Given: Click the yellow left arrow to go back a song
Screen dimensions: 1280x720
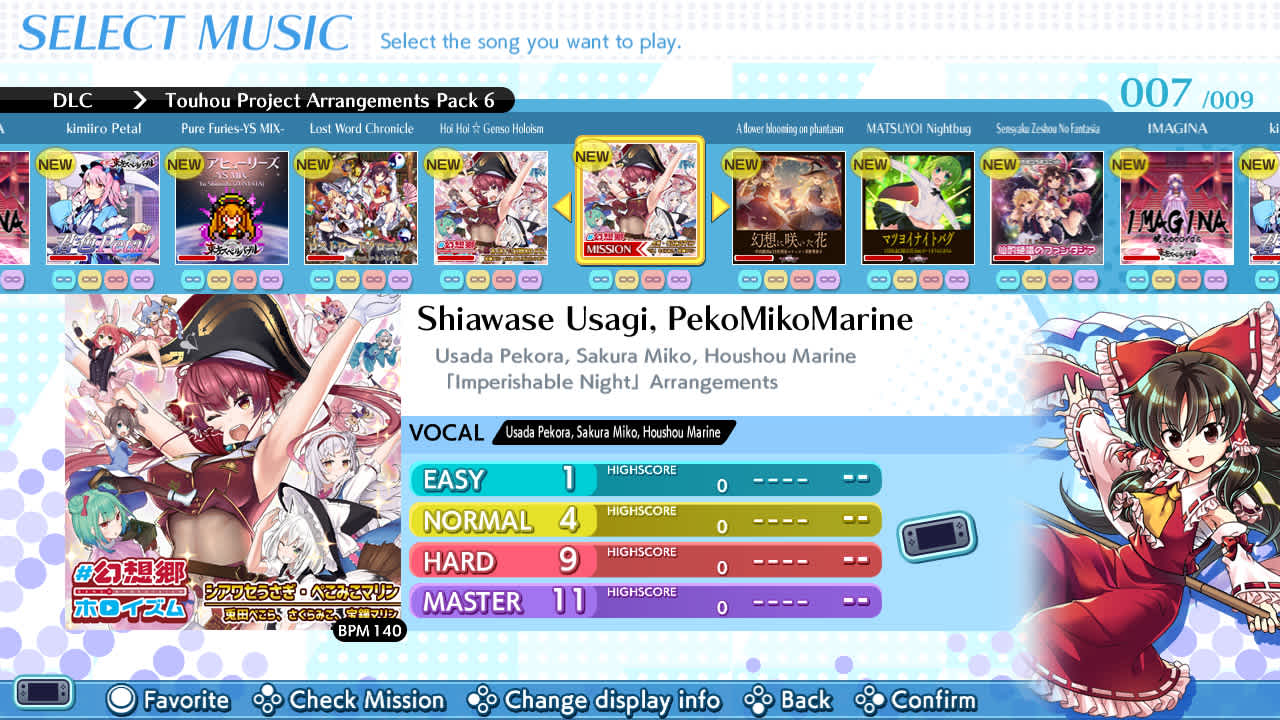Looking at the screenshot, I should 565,207.
